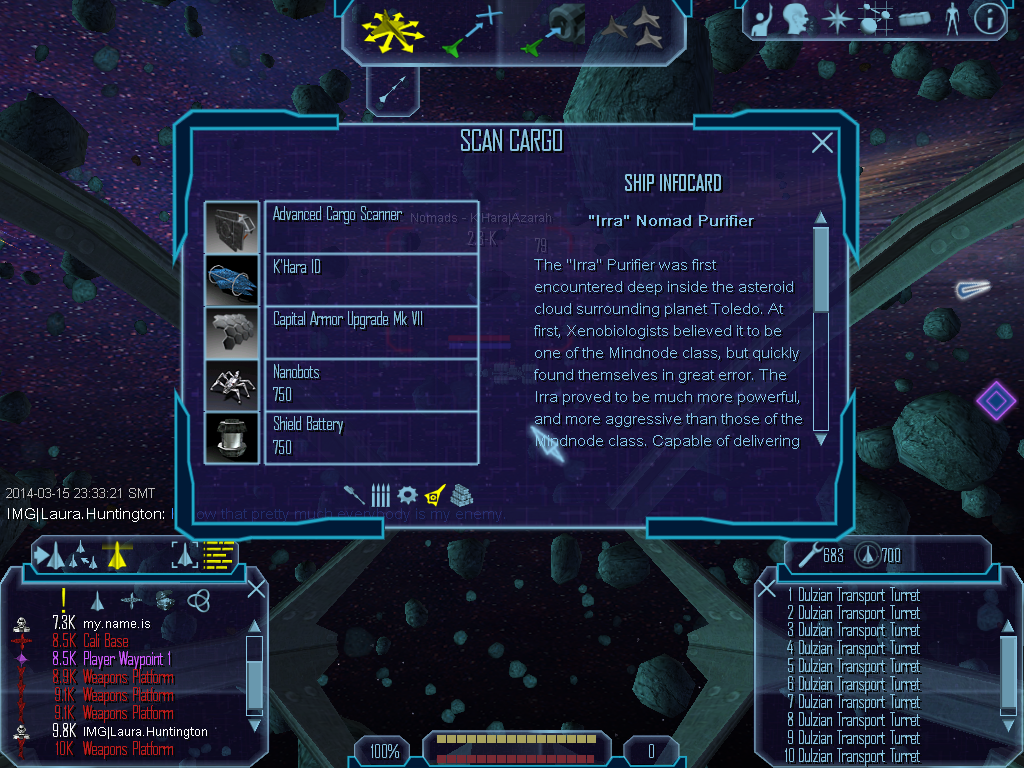Target IMG|Laura.Huntington in contact list

point(145,731)
